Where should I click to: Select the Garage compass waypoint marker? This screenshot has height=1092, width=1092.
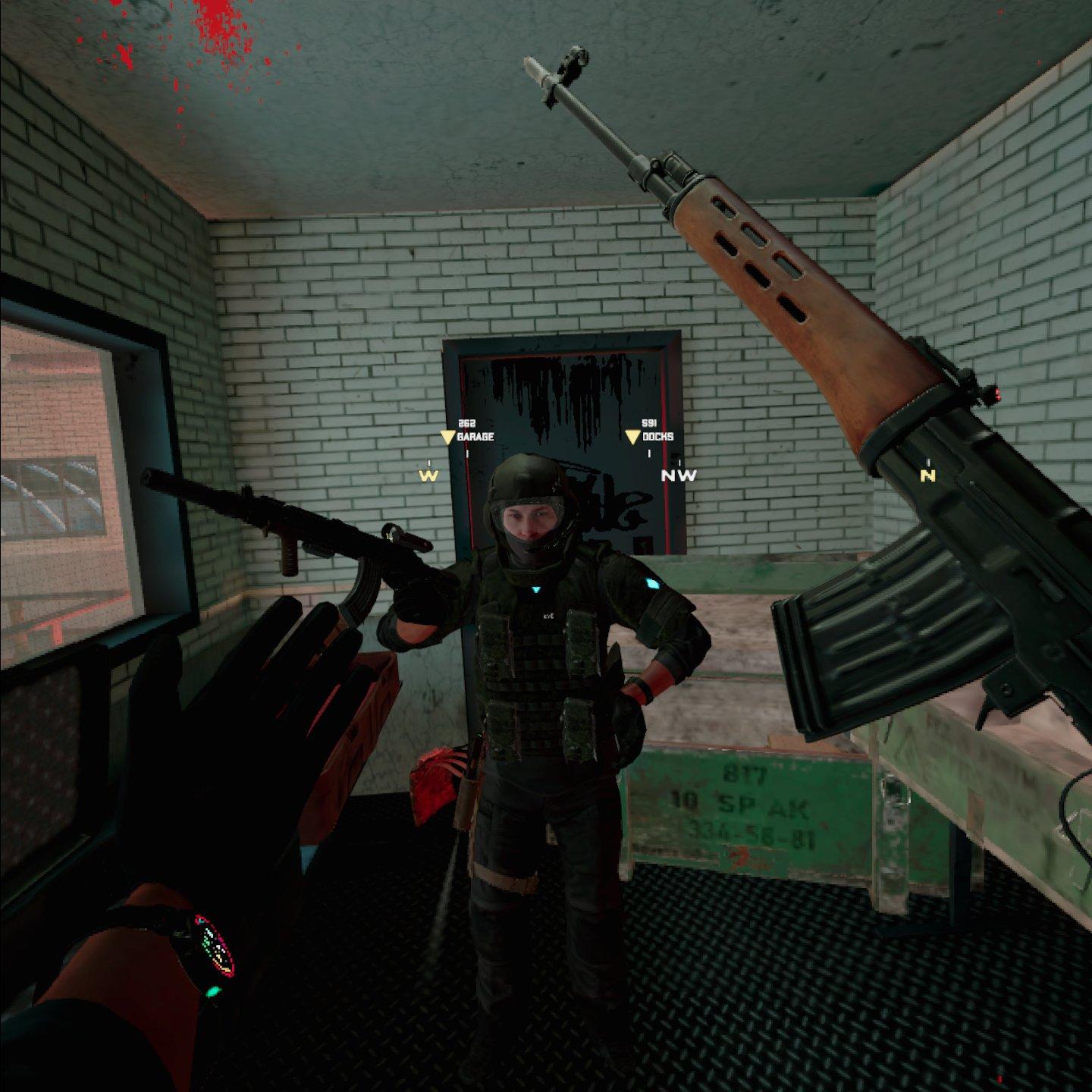[447, 438]
